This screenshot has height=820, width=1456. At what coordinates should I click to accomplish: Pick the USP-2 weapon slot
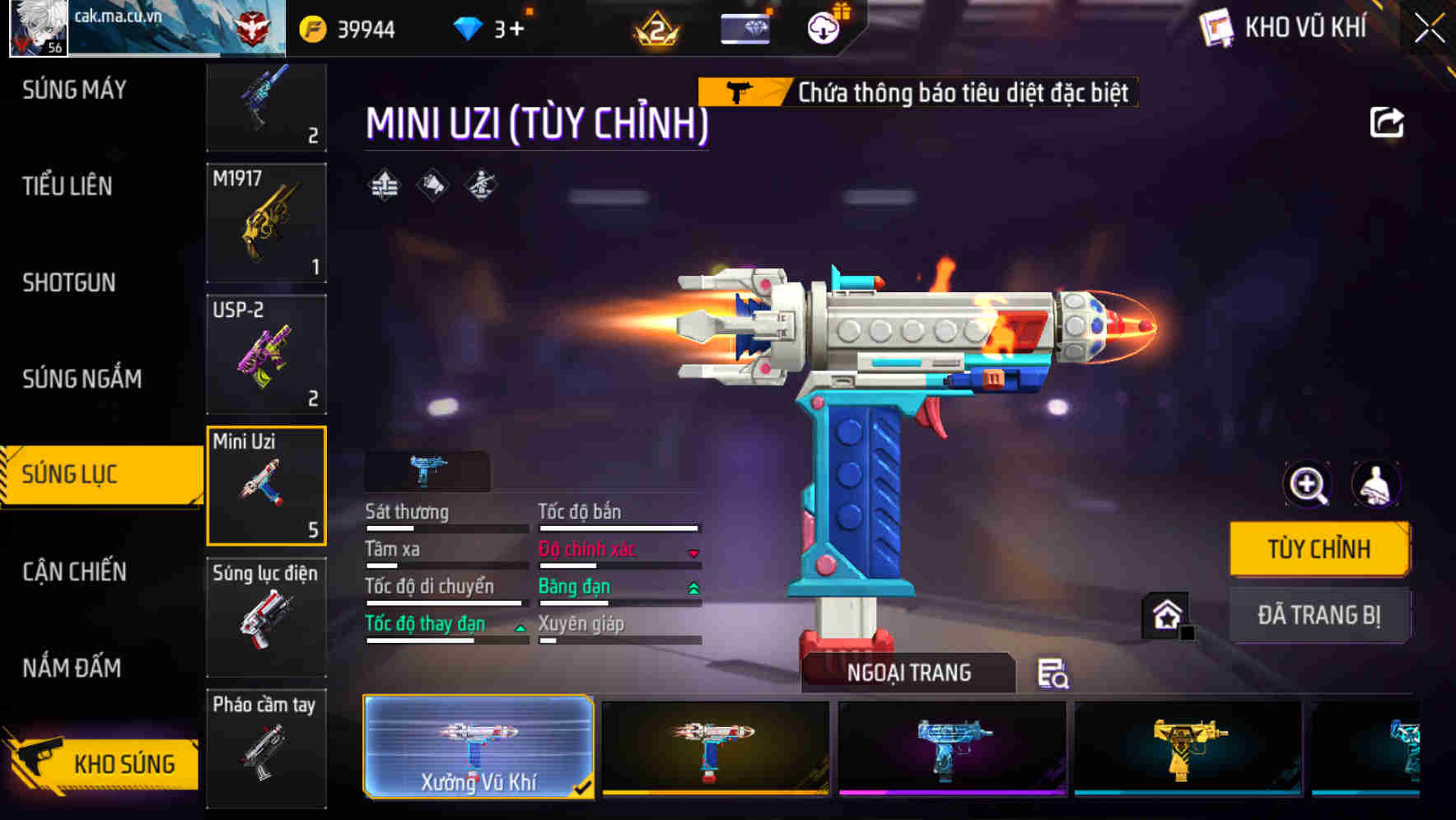pyautogui.click(x=266, y=354)
